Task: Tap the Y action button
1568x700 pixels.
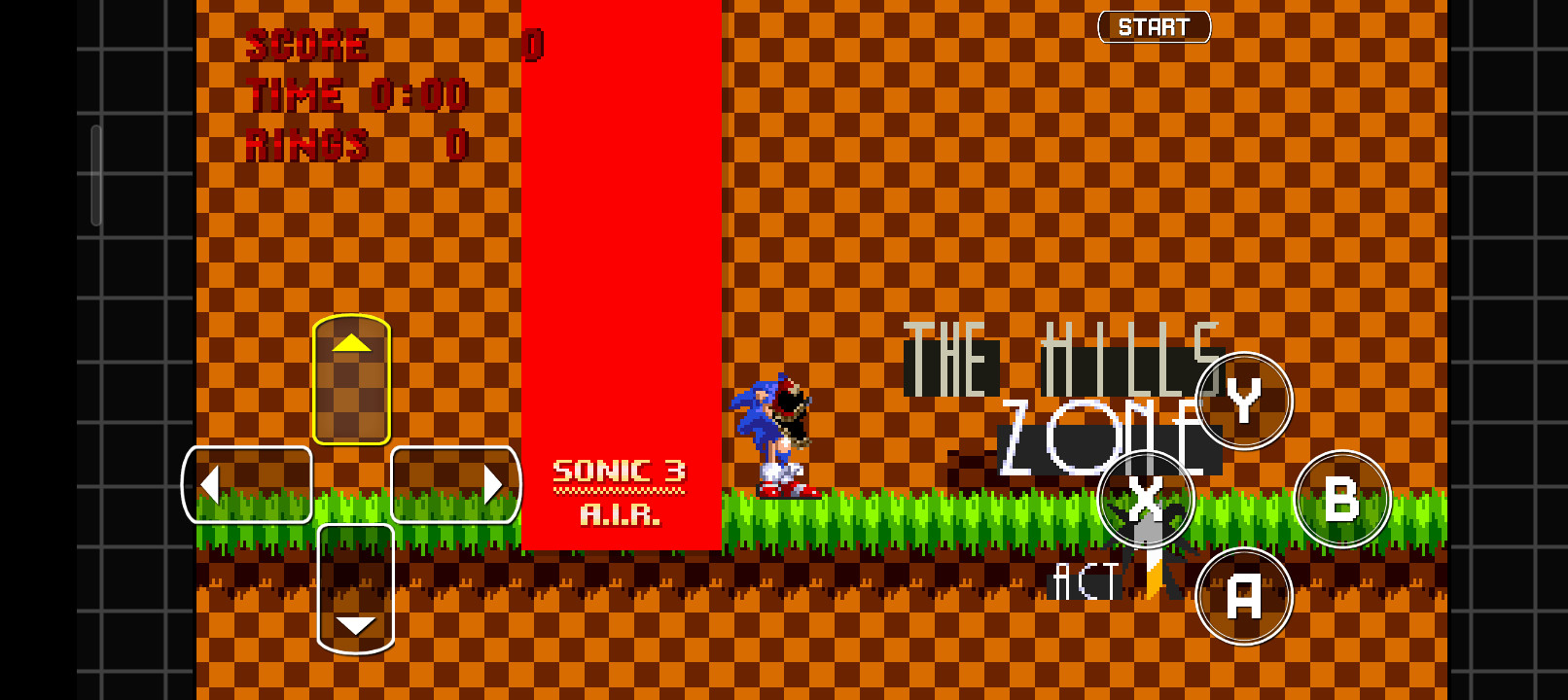Action: coord(1245,402)
